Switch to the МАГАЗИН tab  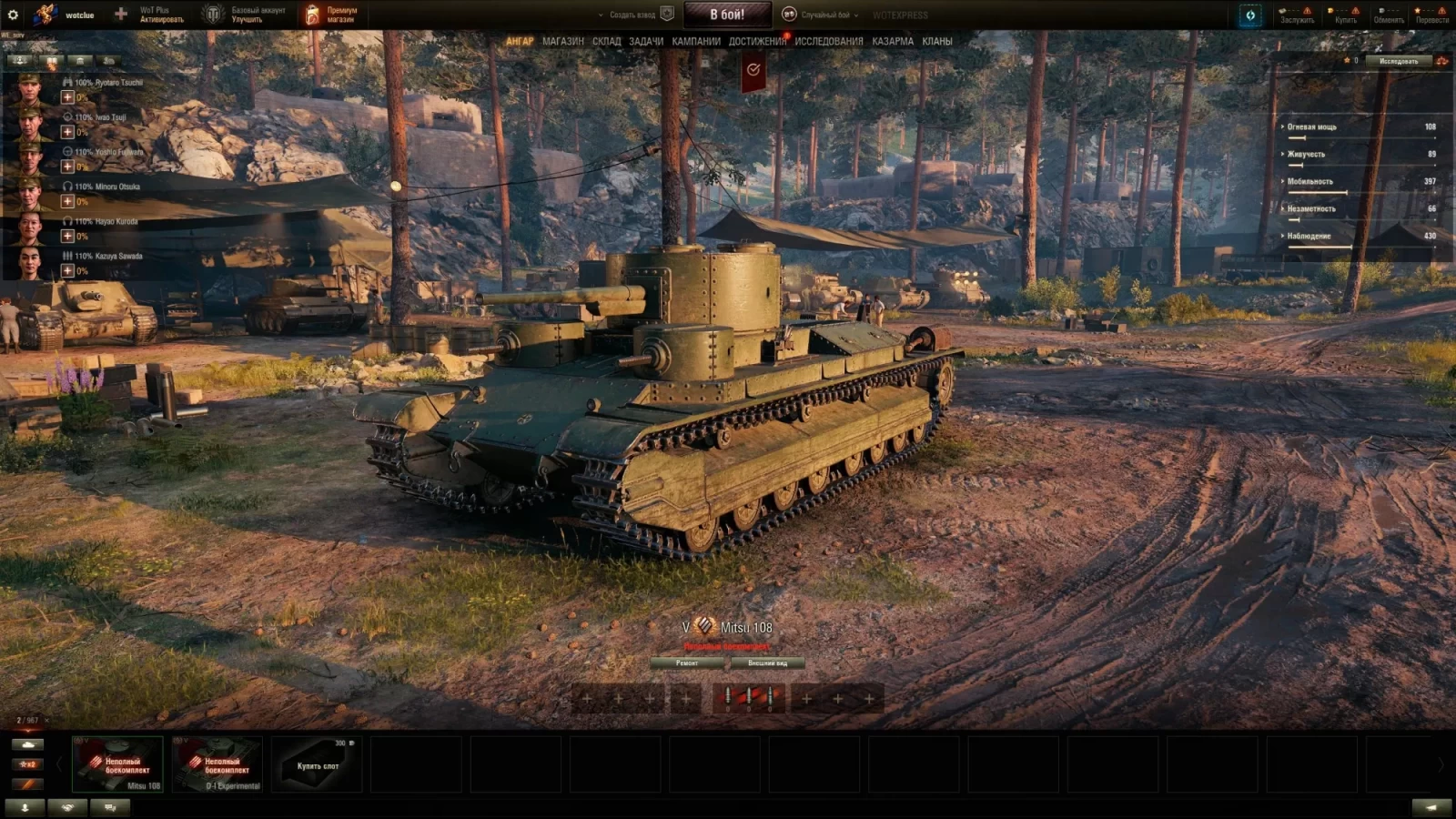pos(562,41)
